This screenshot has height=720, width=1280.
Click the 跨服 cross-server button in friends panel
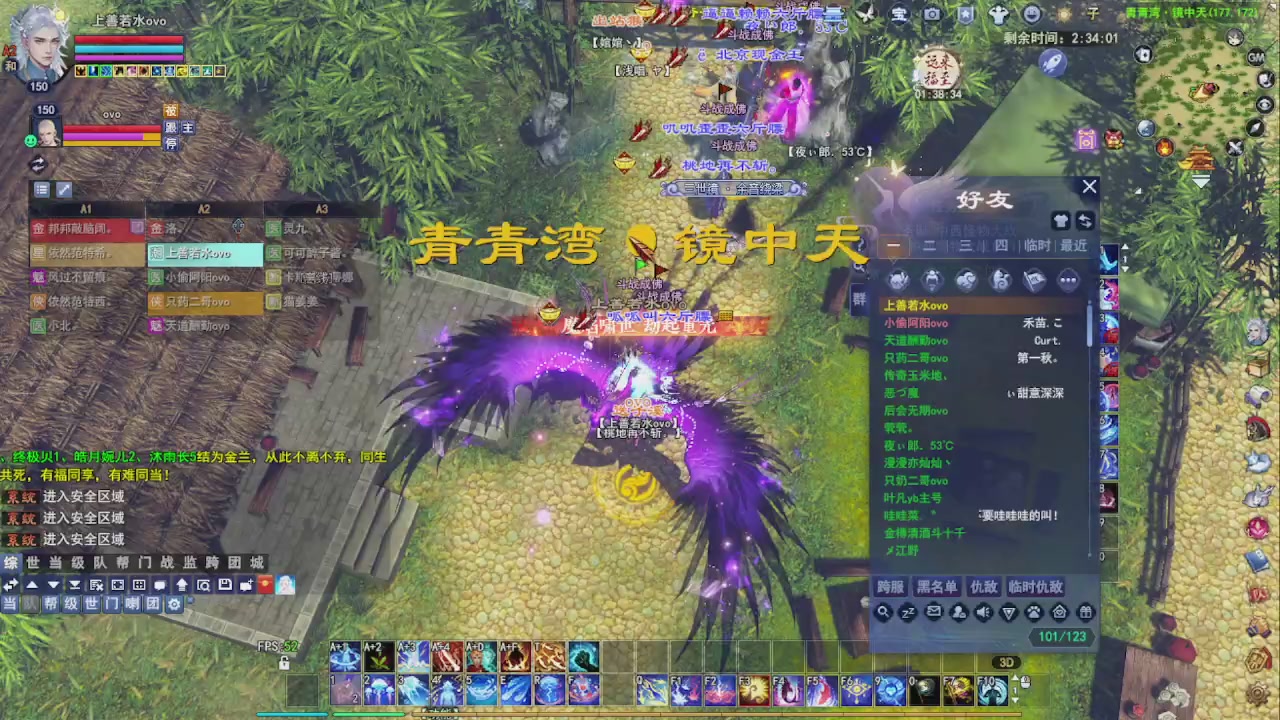890,587
